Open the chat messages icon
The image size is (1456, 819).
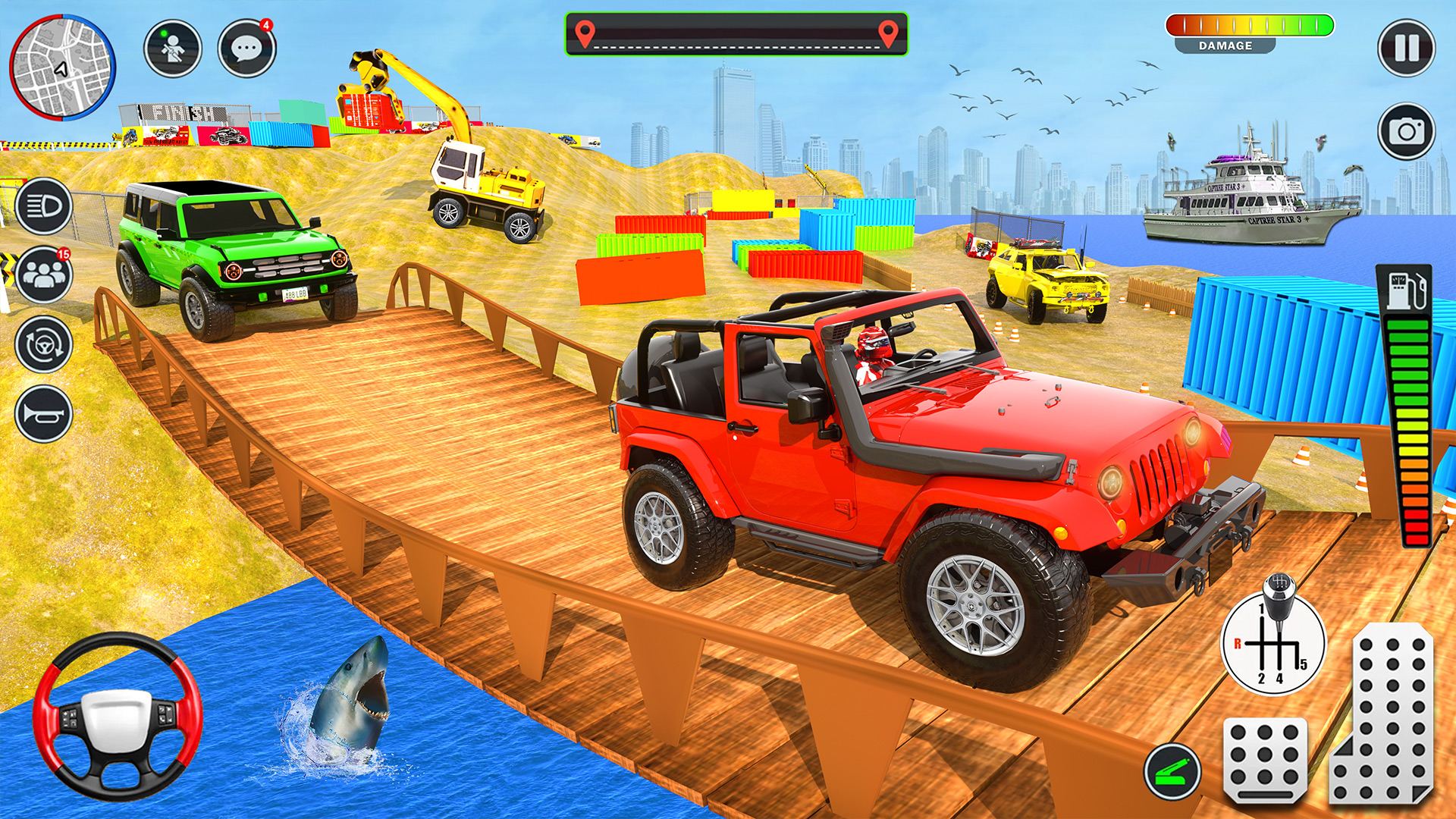click(248, 47)
